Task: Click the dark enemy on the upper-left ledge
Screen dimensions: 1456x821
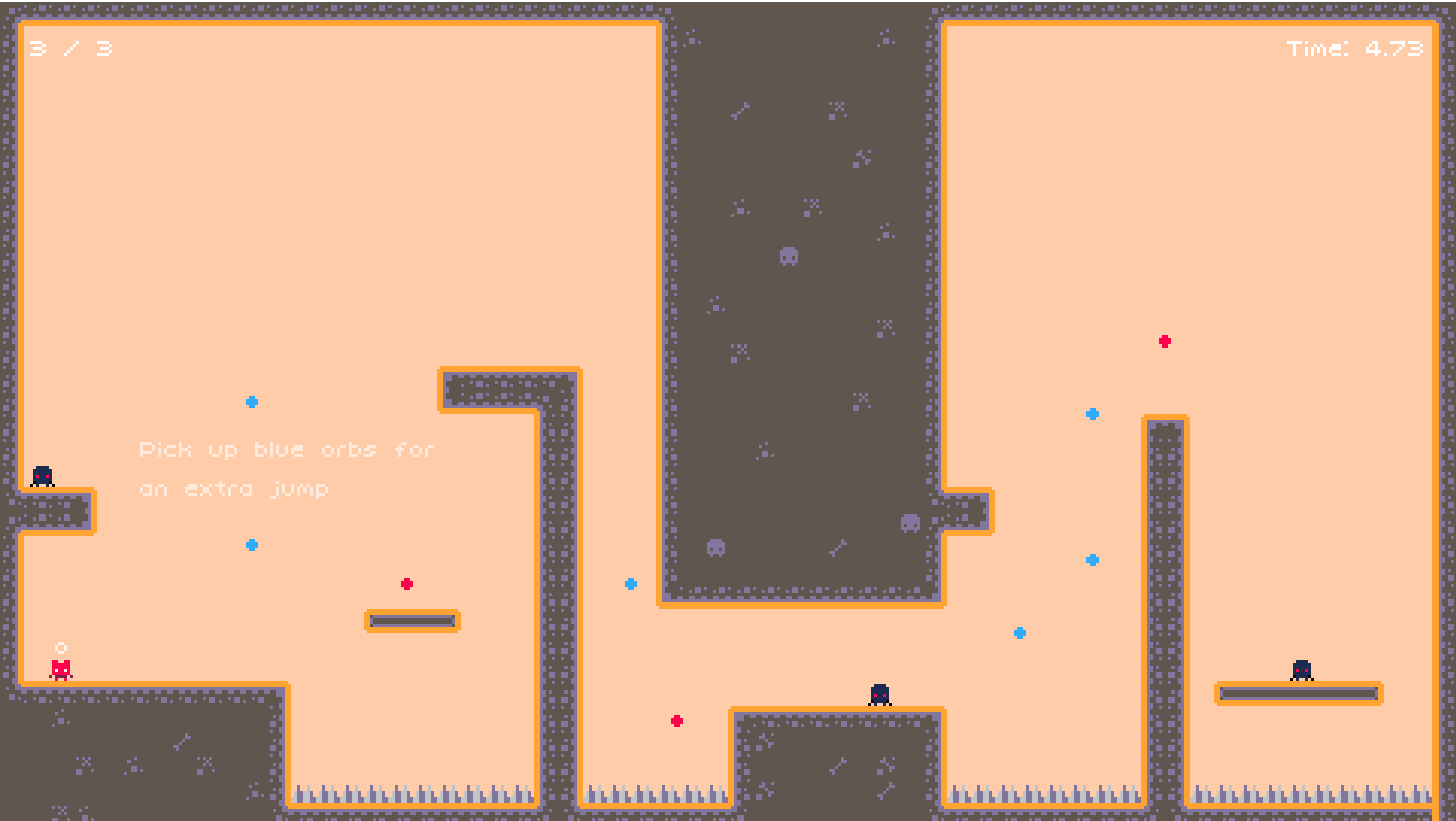Action: (42, 475)
